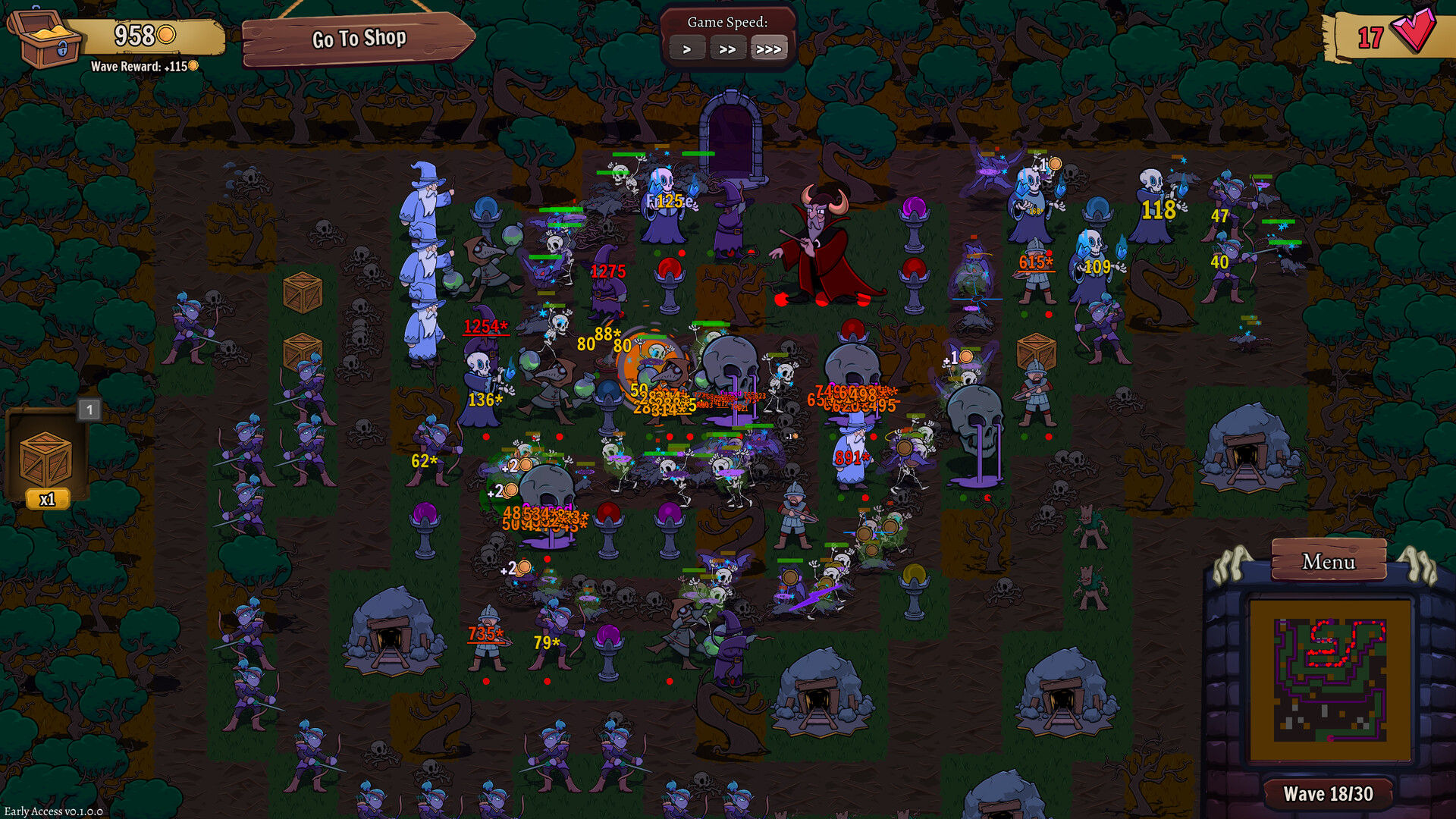This screenshot has width=1456, height=819.
Task: Click the Wave 18/30 indicator
Action: (x=1329, y=793)
